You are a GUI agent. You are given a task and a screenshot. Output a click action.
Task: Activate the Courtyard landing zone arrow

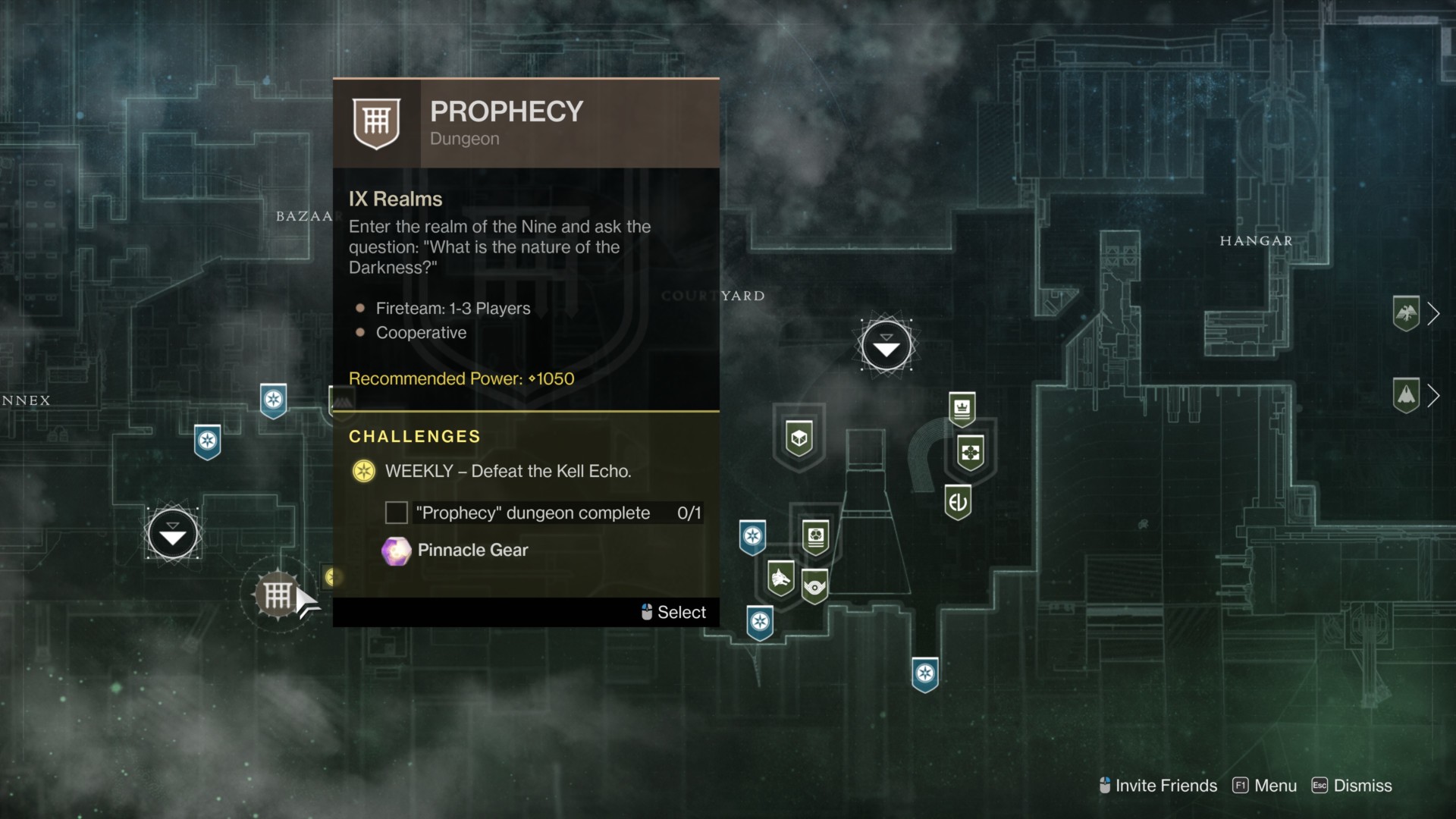point(886,346)
